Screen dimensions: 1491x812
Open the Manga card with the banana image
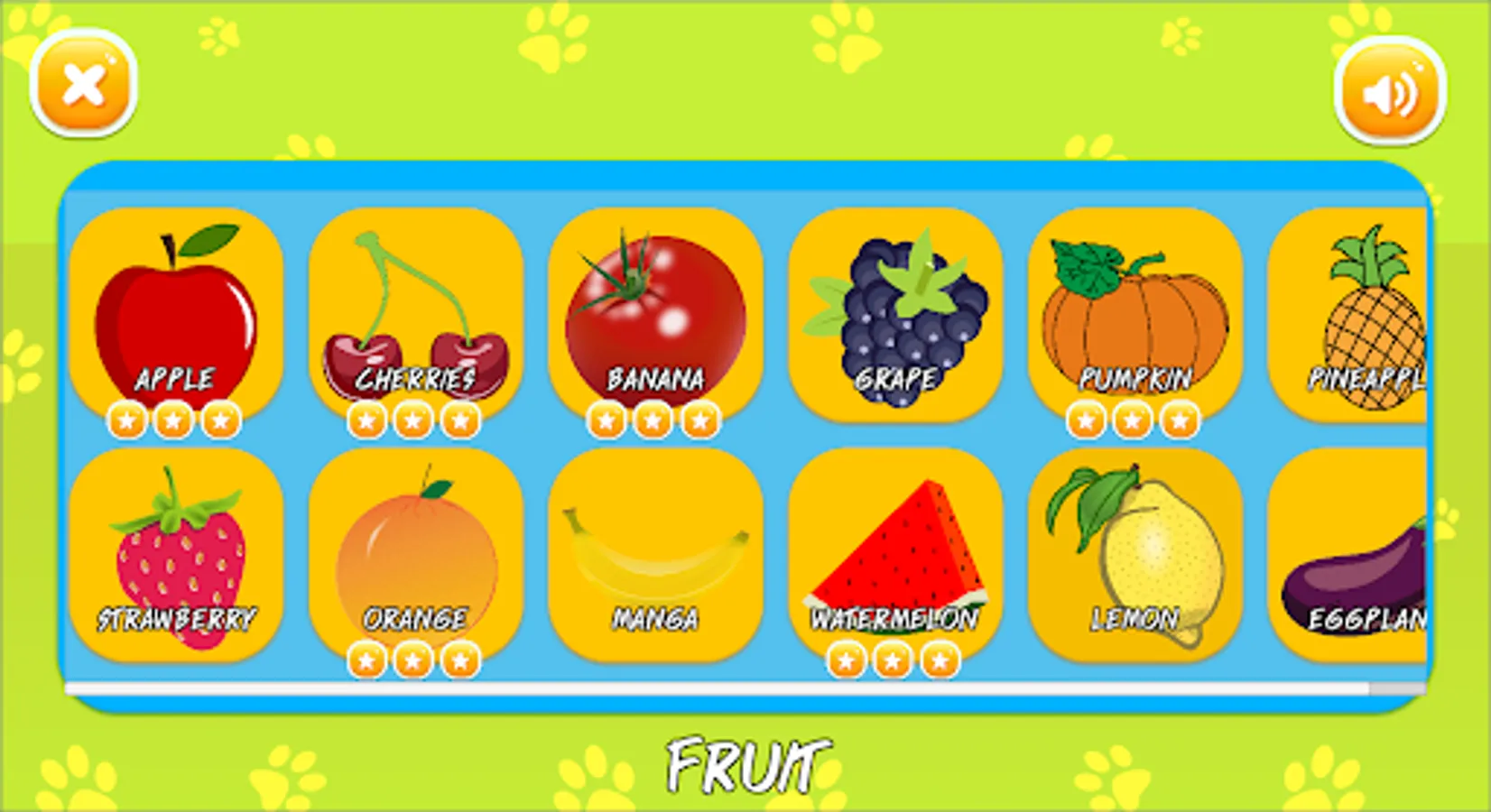pyautogui.click(x=657, y=550)
